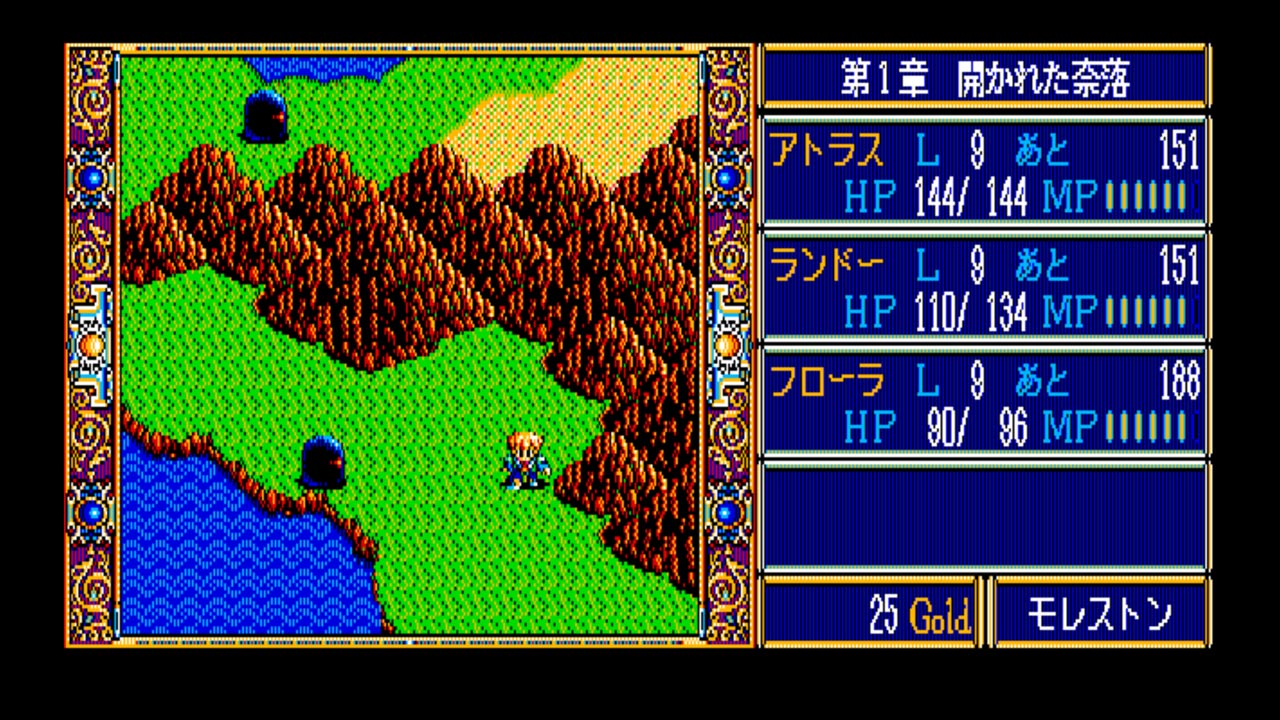The image size is (1280, 720).
Task: Select the モレストン location label
Action: (x=1101, y=613)
